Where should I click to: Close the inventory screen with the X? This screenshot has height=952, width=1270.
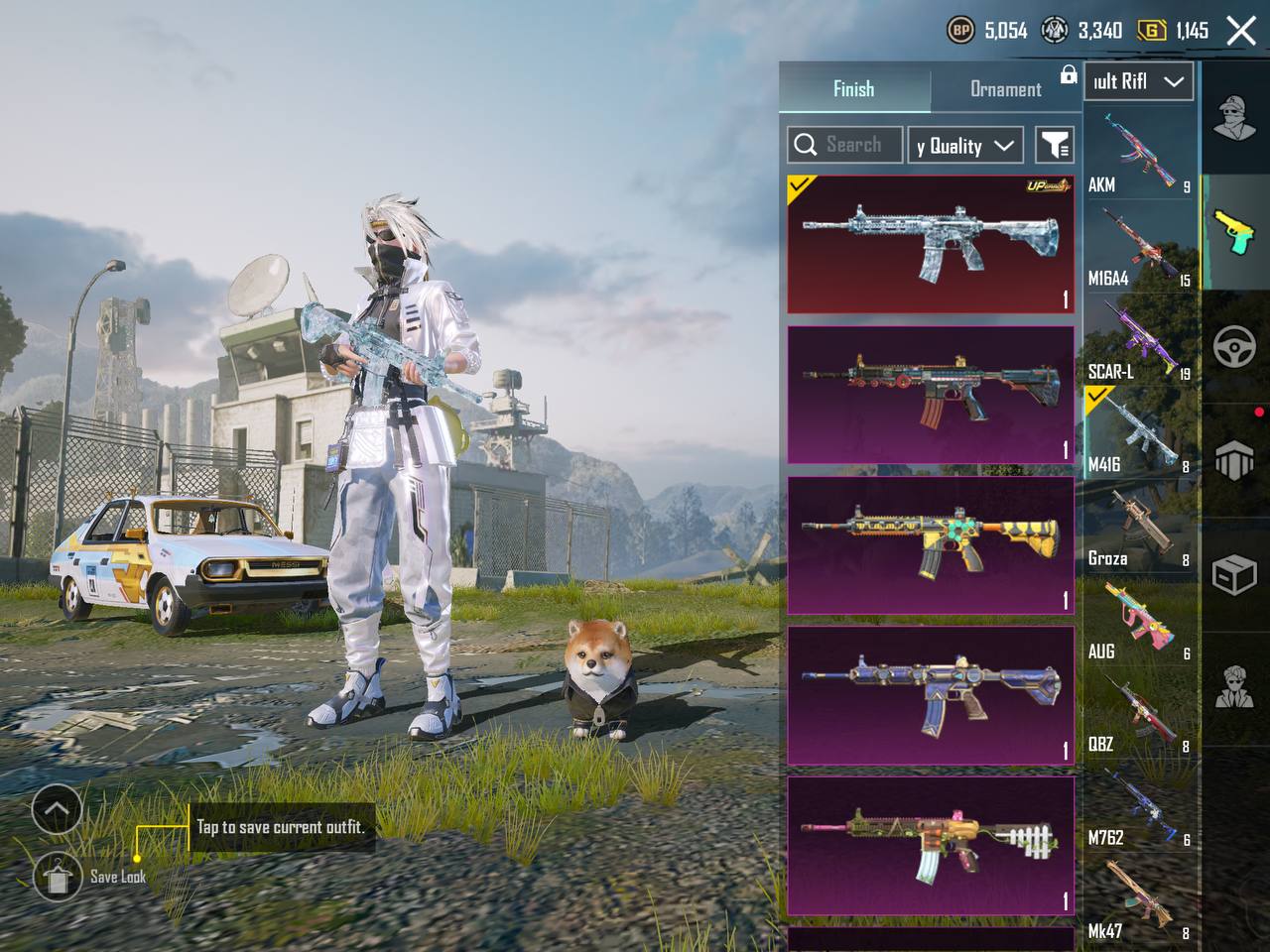[x=1241, y=31]
